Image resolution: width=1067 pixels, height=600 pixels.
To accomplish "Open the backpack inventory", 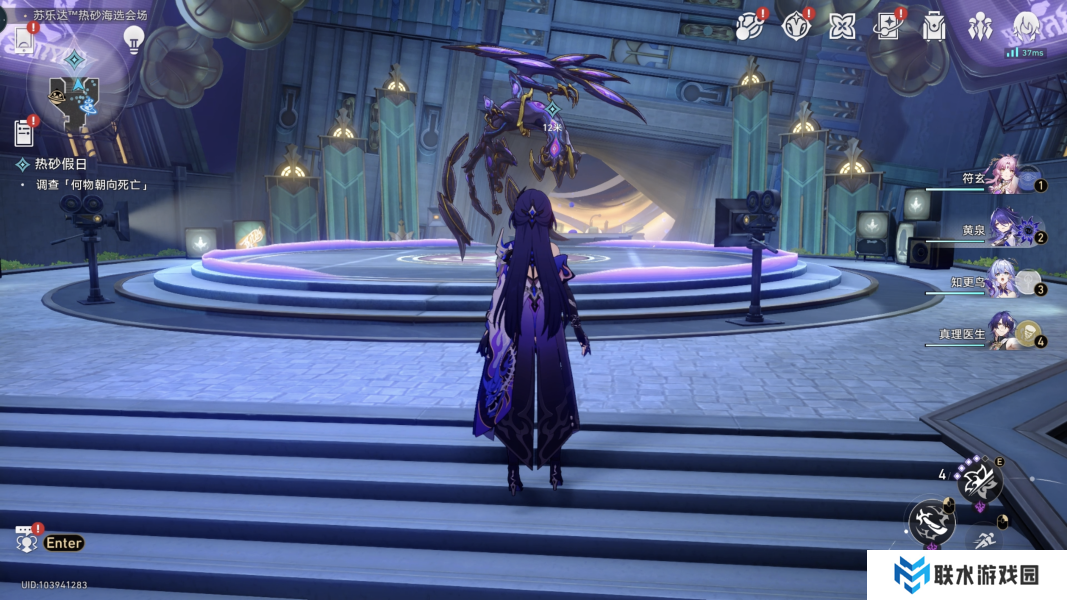I will point(934,27).
